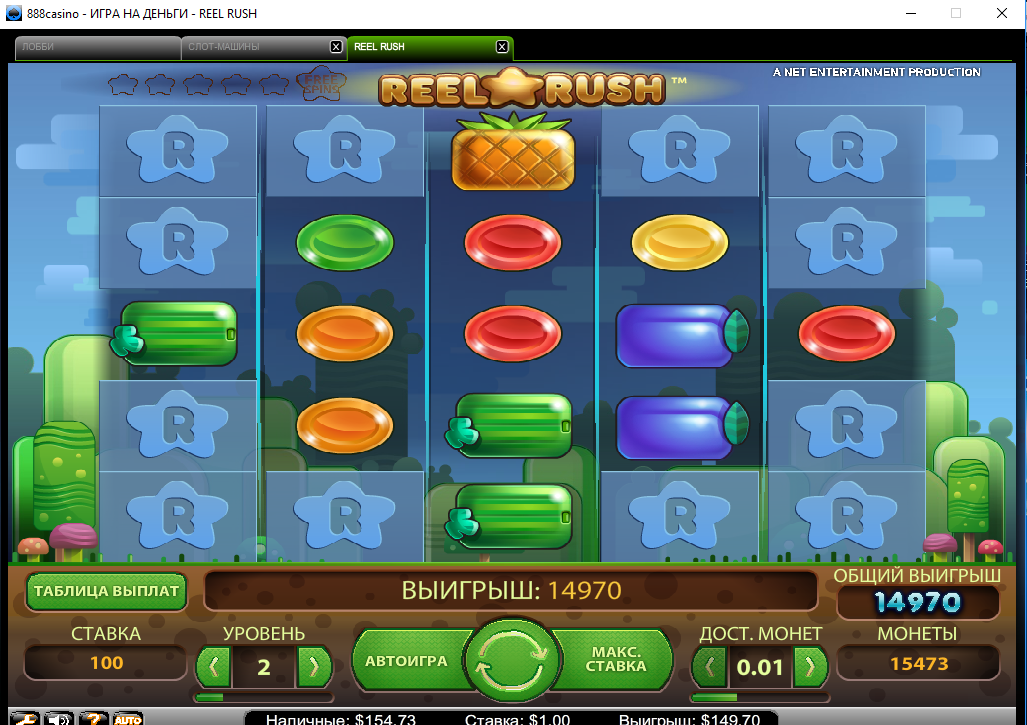Viewport: 1027px width, 725px height.
Task: Open the ТАБЛИЦА ВЫПЛАТ paytable
Action: [x=106, y=591]
